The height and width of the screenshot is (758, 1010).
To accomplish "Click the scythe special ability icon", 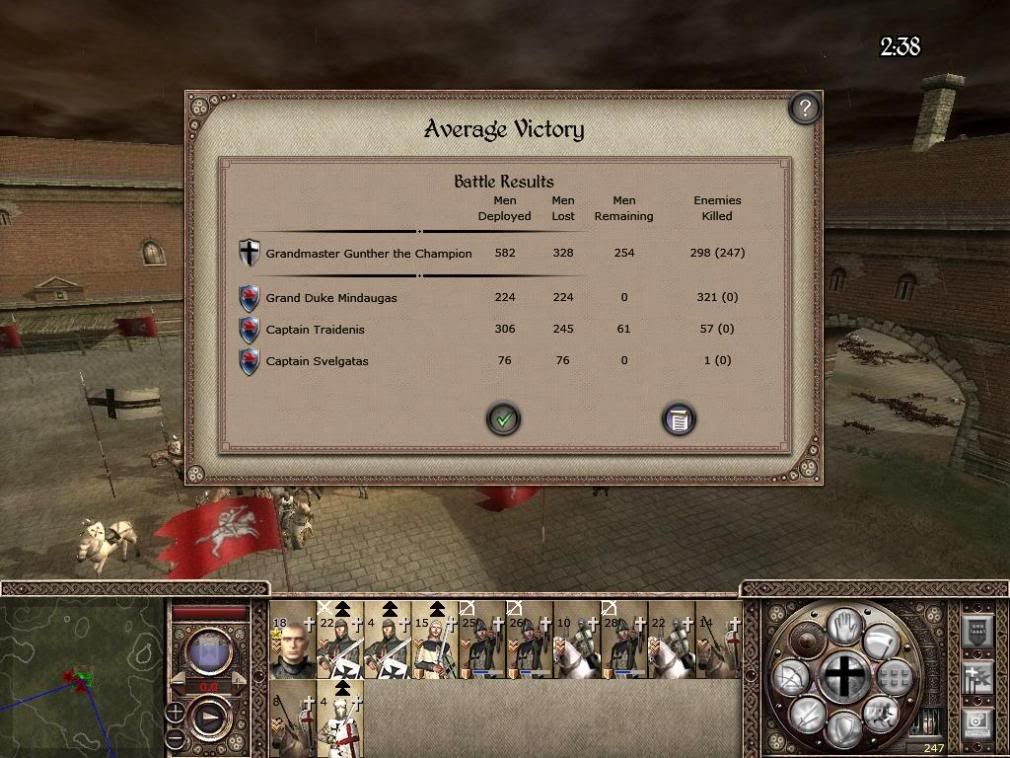I will 882,642.
